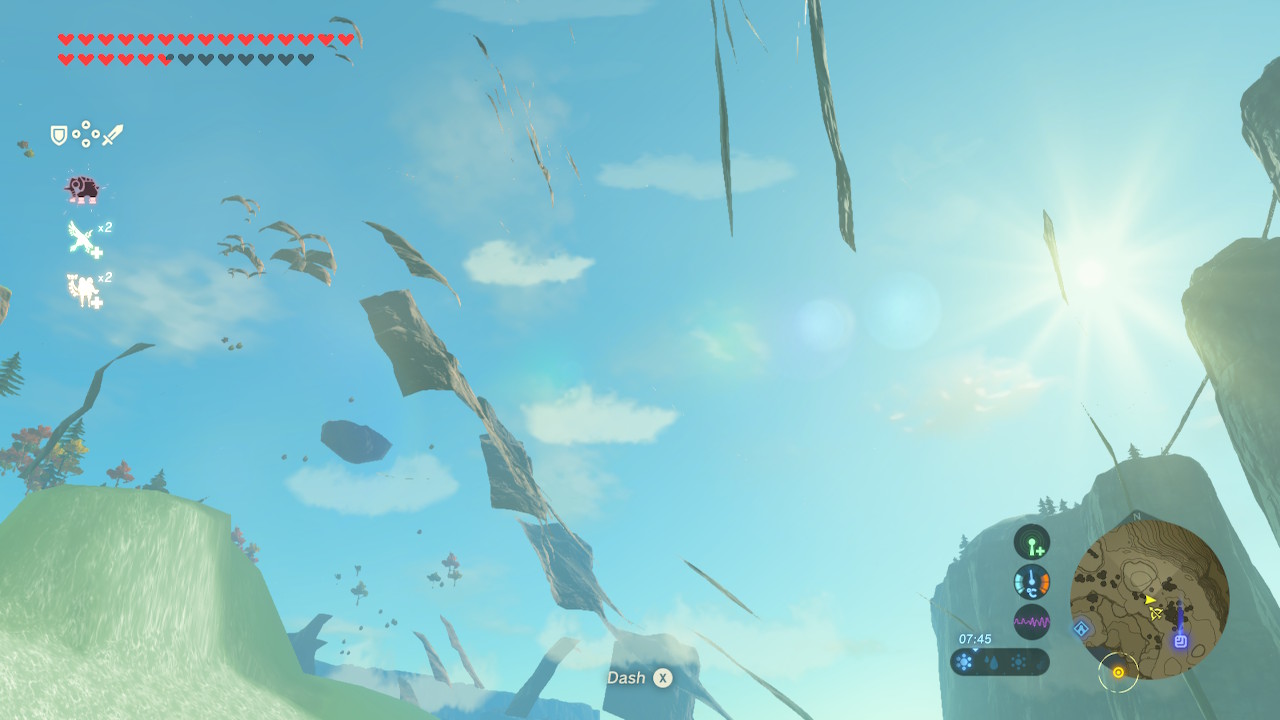Select the Sheikah Sensor+ icon
1280x720 pixels.
point(1031,542)
